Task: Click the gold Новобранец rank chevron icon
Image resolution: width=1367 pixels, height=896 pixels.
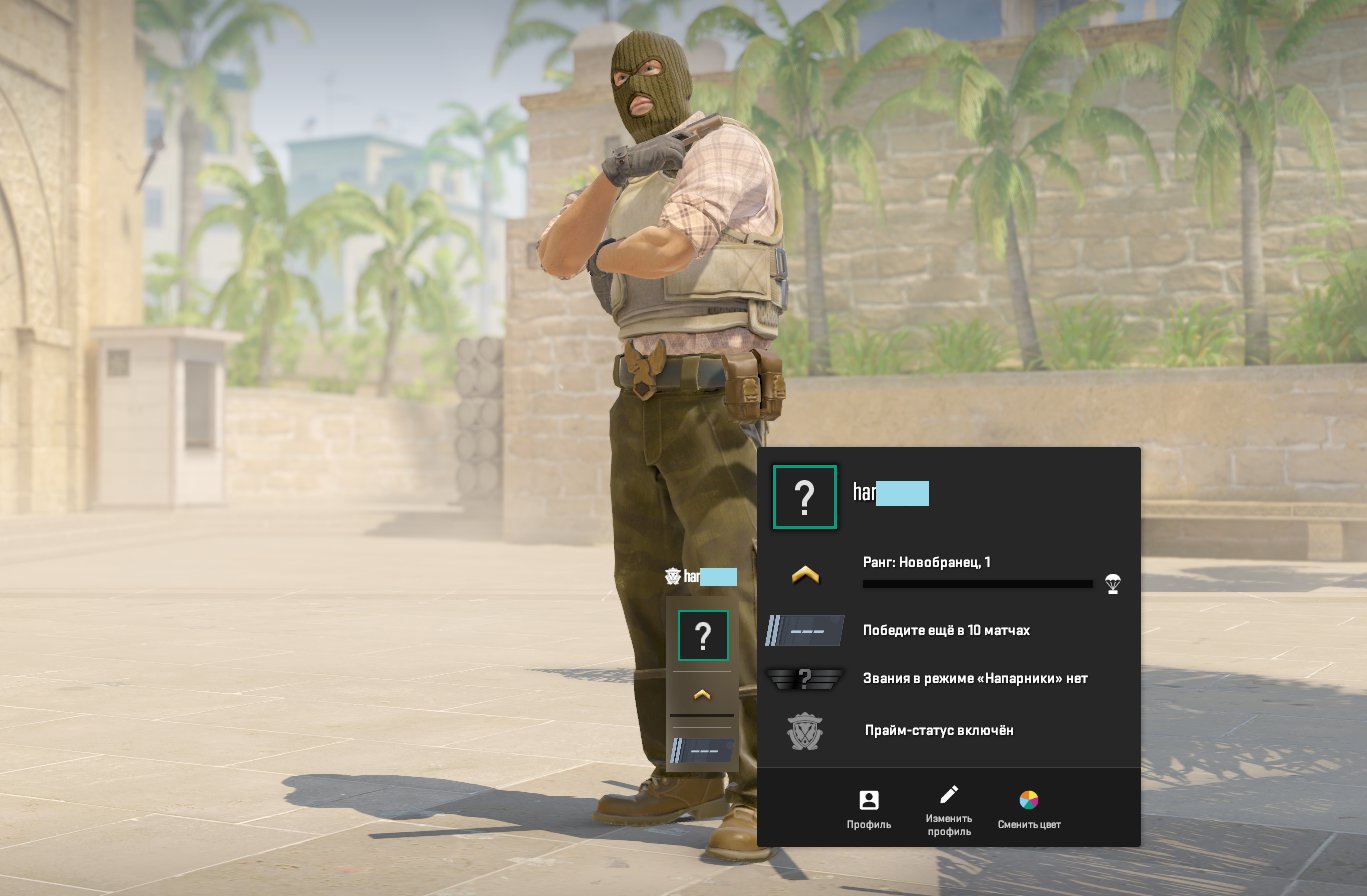Action: (x=804, y=573)
